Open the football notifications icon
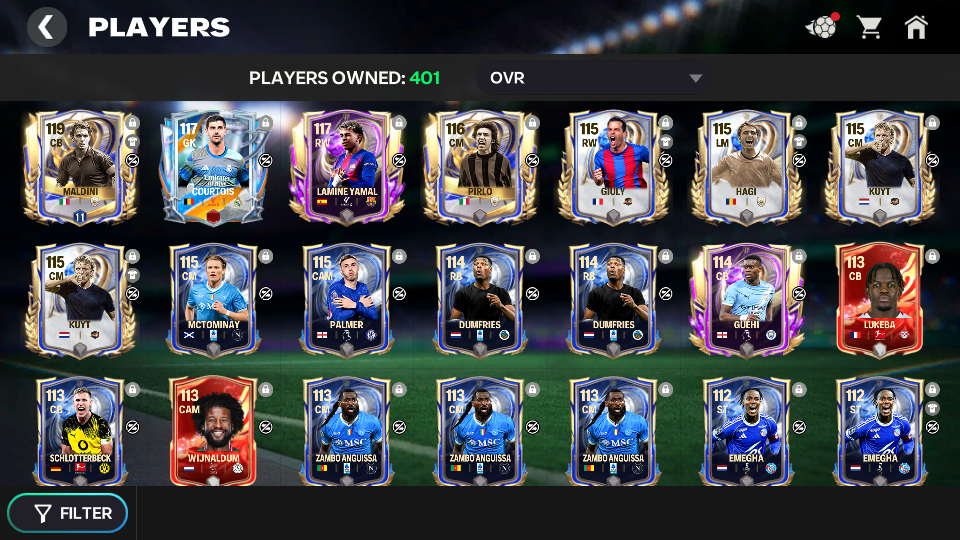960x540 pixels. (x=821, y=27)
